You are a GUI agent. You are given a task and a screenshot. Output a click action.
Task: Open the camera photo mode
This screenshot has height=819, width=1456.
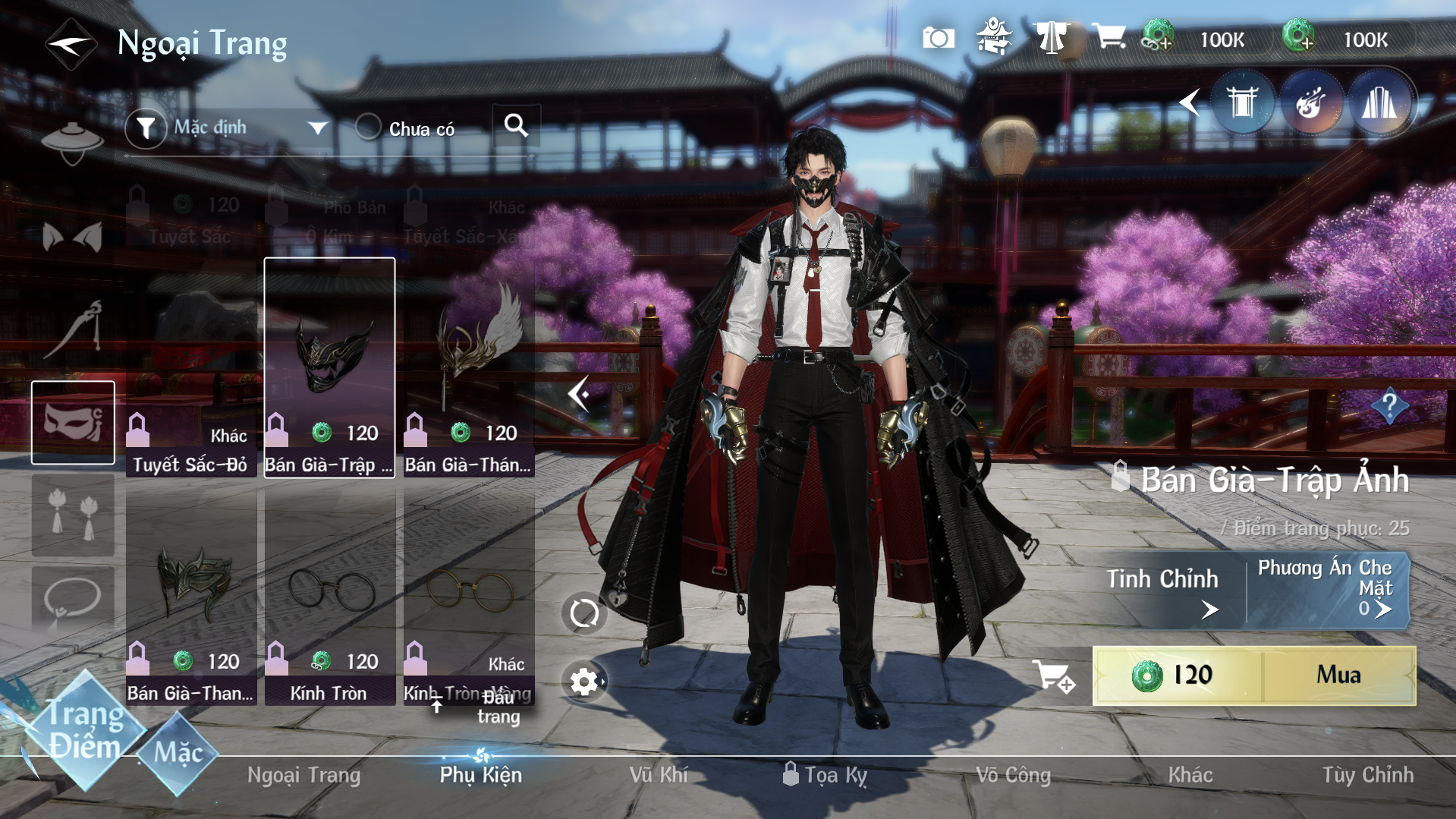[938, 38]
